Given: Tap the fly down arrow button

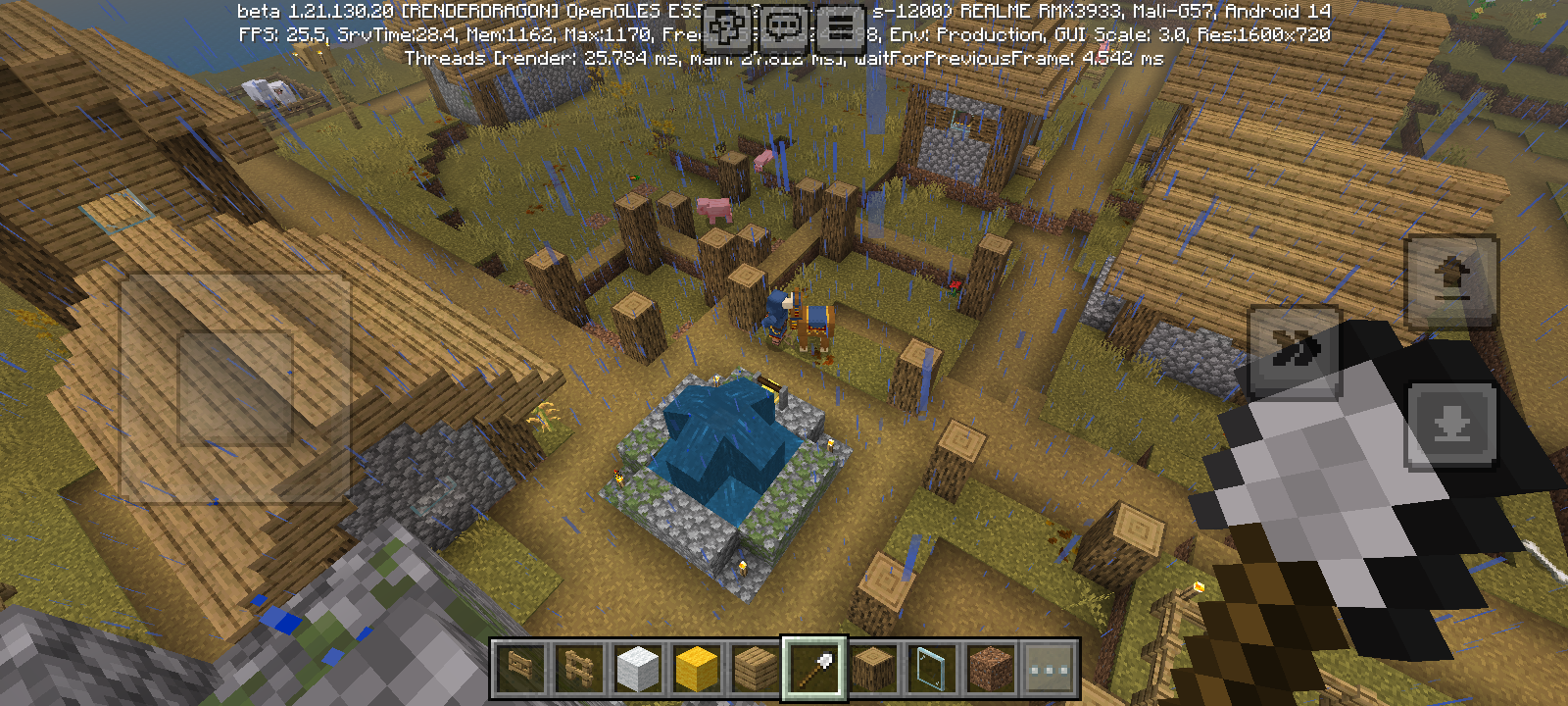Looking at the screenshot, I should (1451, 426).
